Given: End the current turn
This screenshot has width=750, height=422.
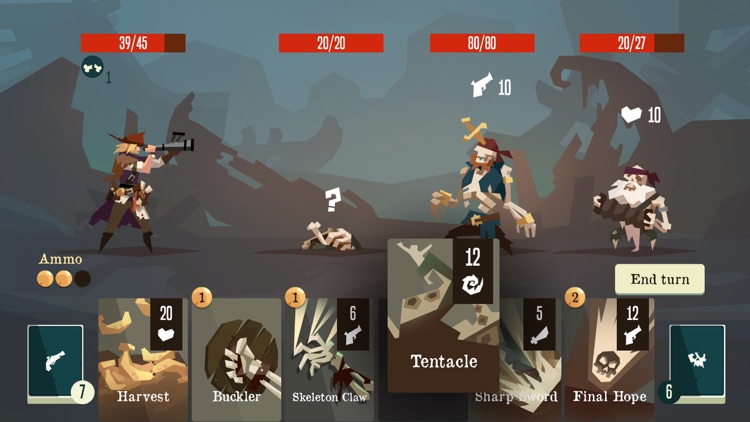Looking at the screenshot, I should click(x=659, y=279).
